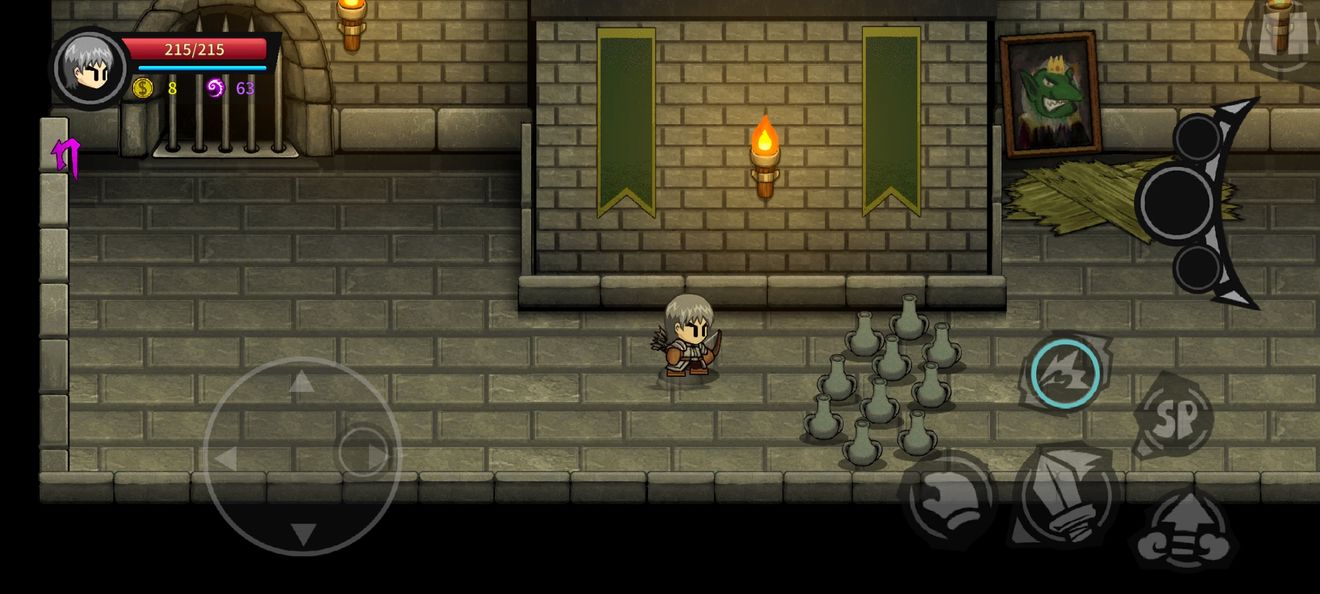
Task: Tap the left arrow on the virtual joystick
Action: point(225,459)
